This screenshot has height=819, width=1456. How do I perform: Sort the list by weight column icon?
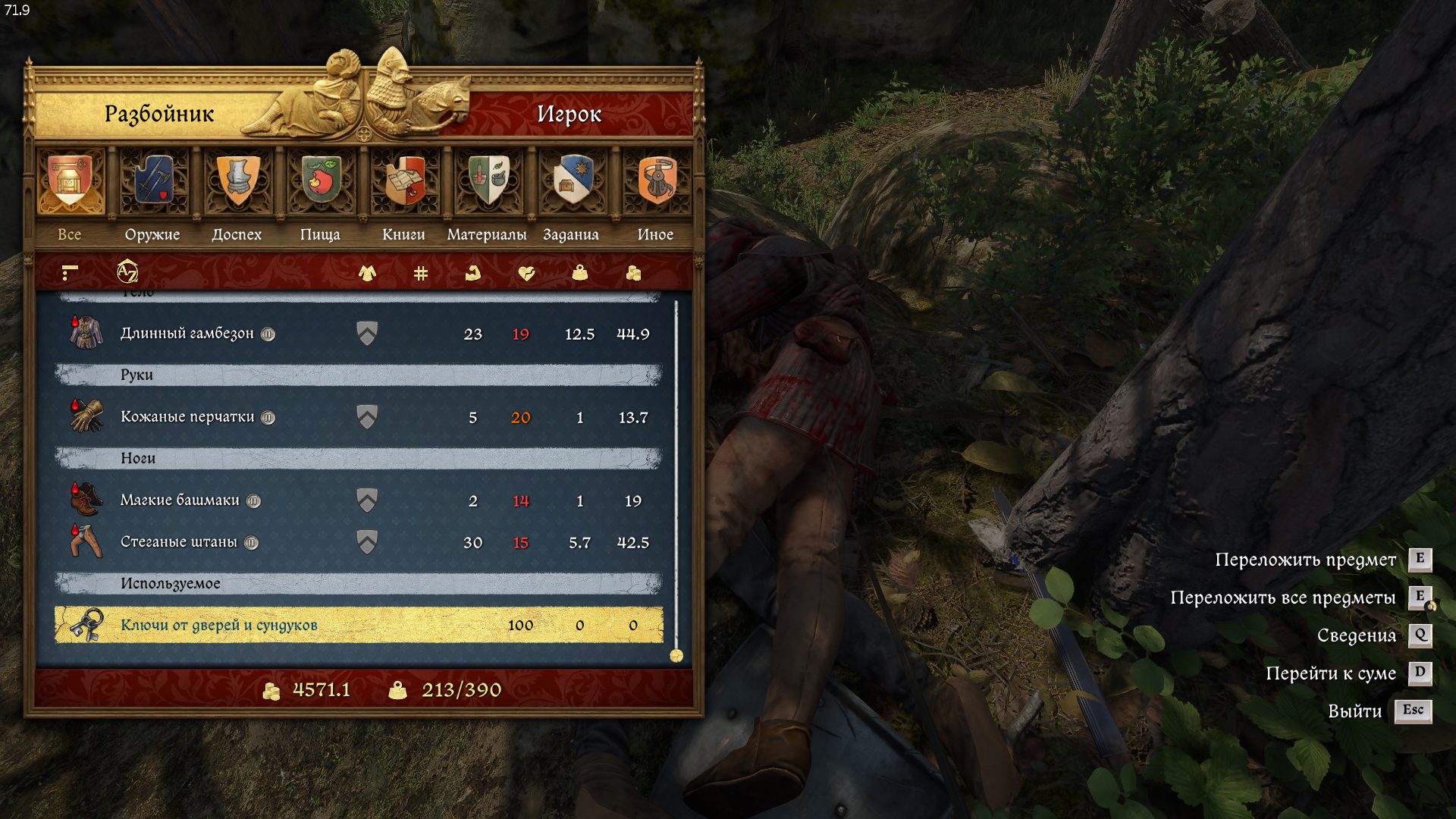tap(580, 273)
